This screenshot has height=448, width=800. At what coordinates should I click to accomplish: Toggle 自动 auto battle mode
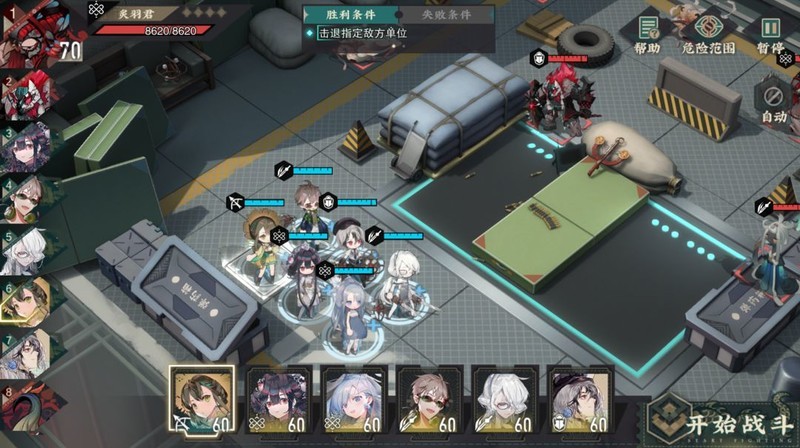pyautogui.click(x=773, y=103)
